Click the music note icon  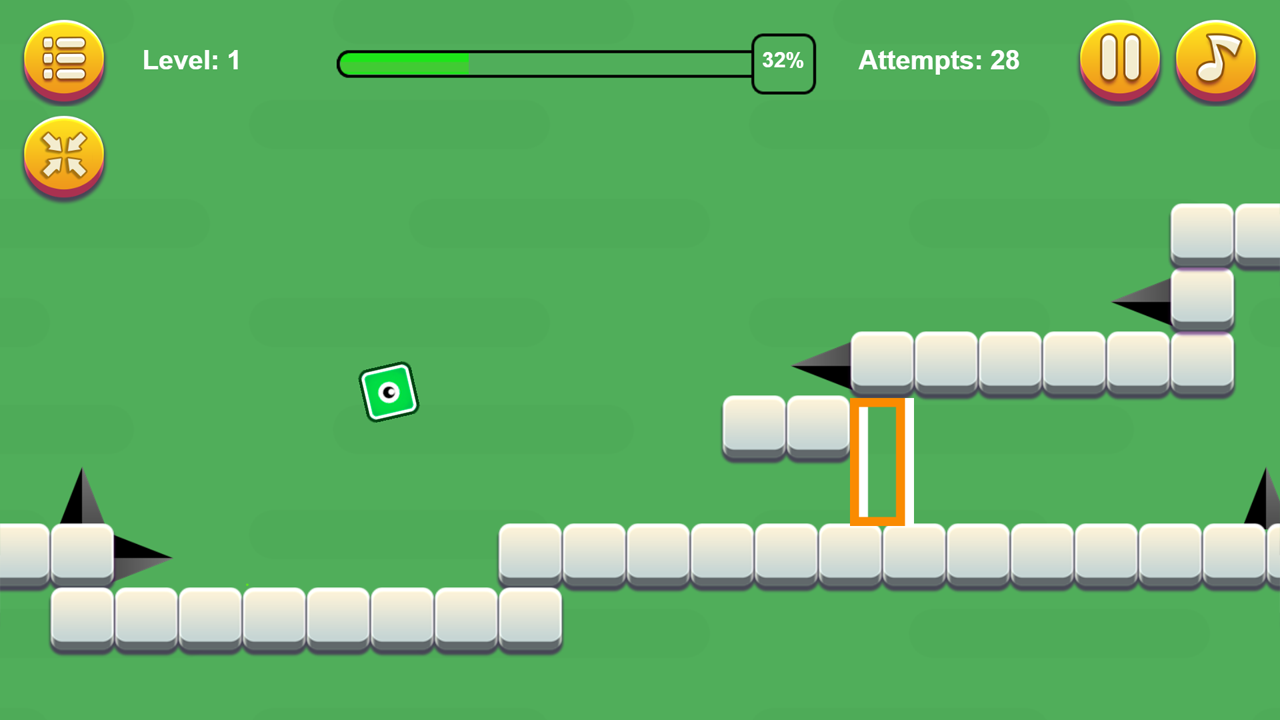pos(1216,60)
